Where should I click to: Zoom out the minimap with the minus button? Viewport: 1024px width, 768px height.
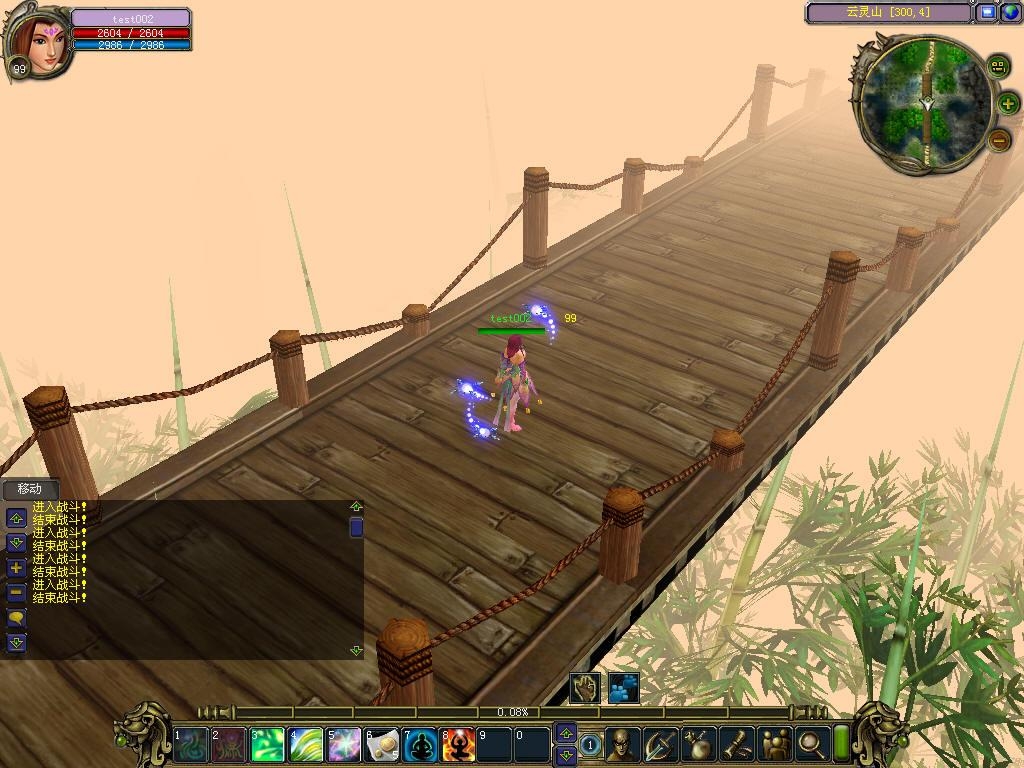pyautogui.click(x=1000, y=141)
